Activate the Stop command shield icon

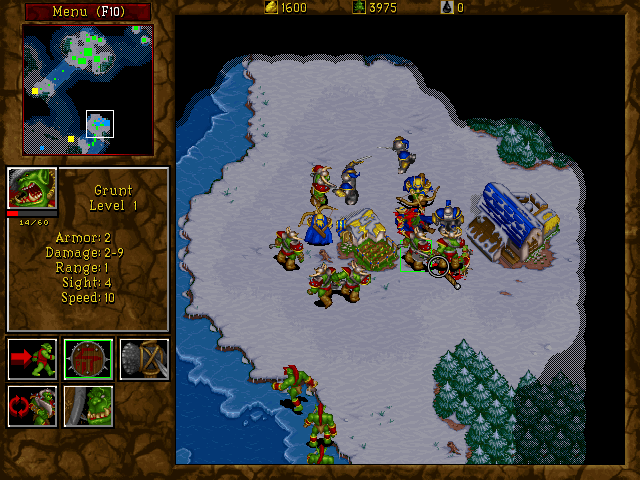pos(88,359)
